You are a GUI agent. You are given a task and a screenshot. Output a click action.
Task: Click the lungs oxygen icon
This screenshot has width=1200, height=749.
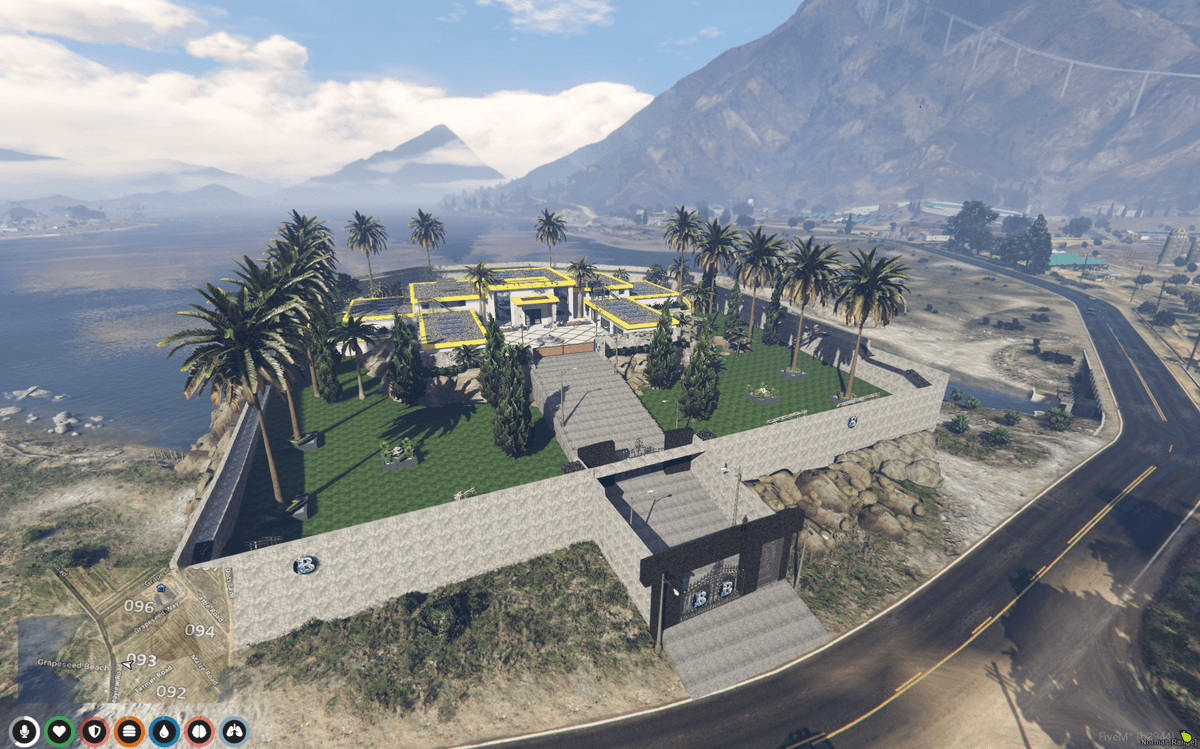point(234,732)
